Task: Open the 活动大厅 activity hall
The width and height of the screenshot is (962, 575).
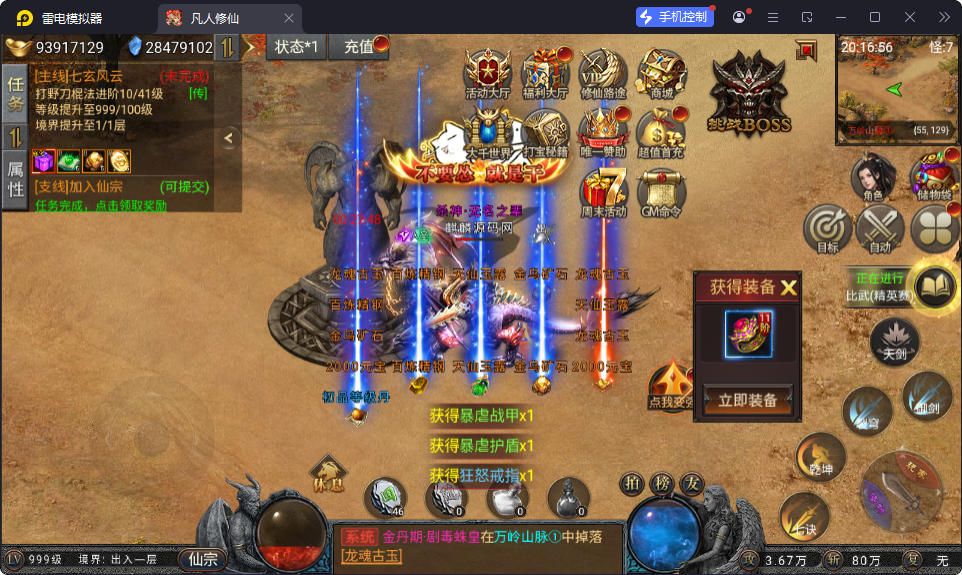Action: [488, 73]
